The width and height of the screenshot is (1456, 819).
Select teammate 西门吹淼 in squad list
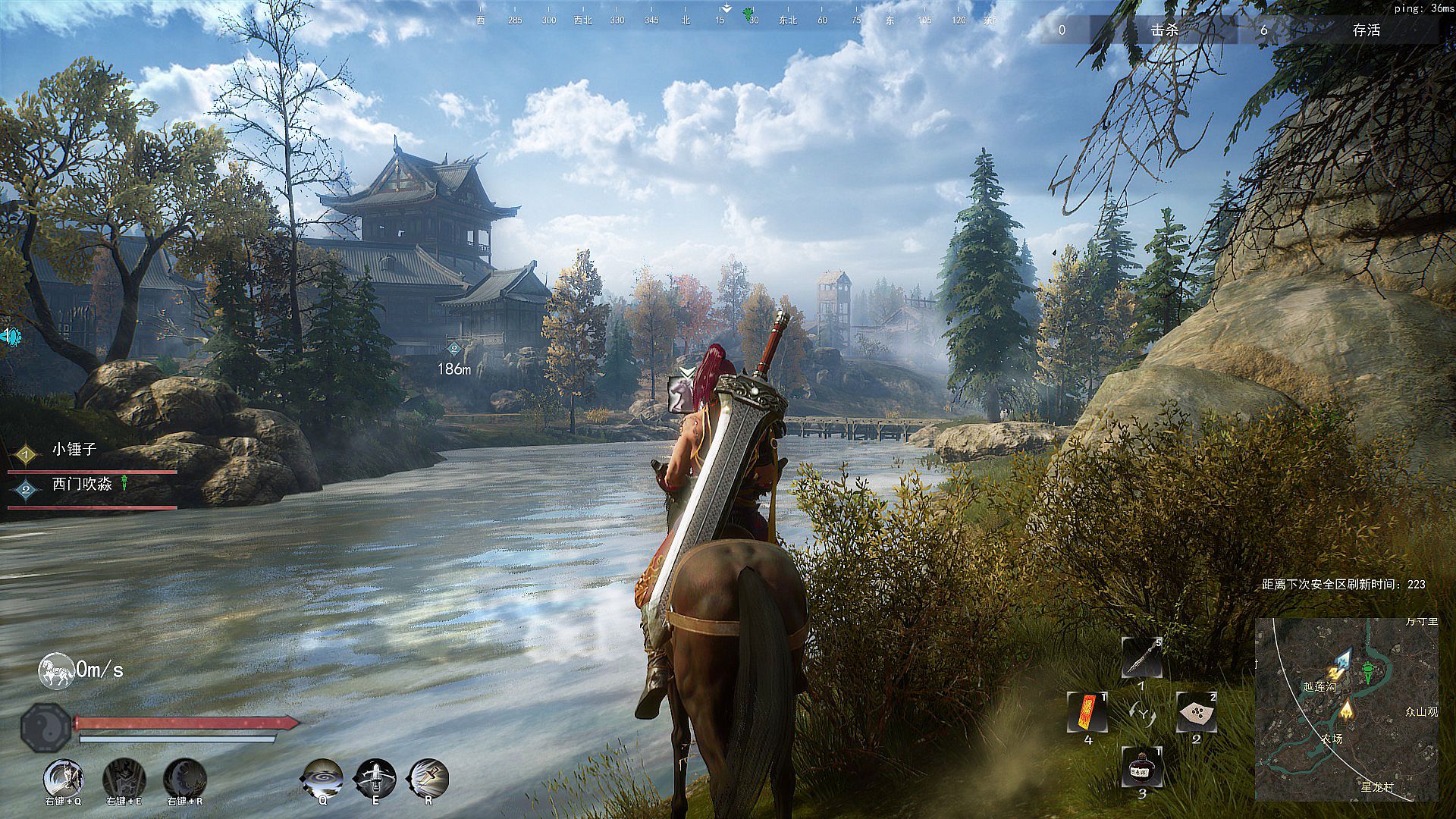[x=82, y=485]
